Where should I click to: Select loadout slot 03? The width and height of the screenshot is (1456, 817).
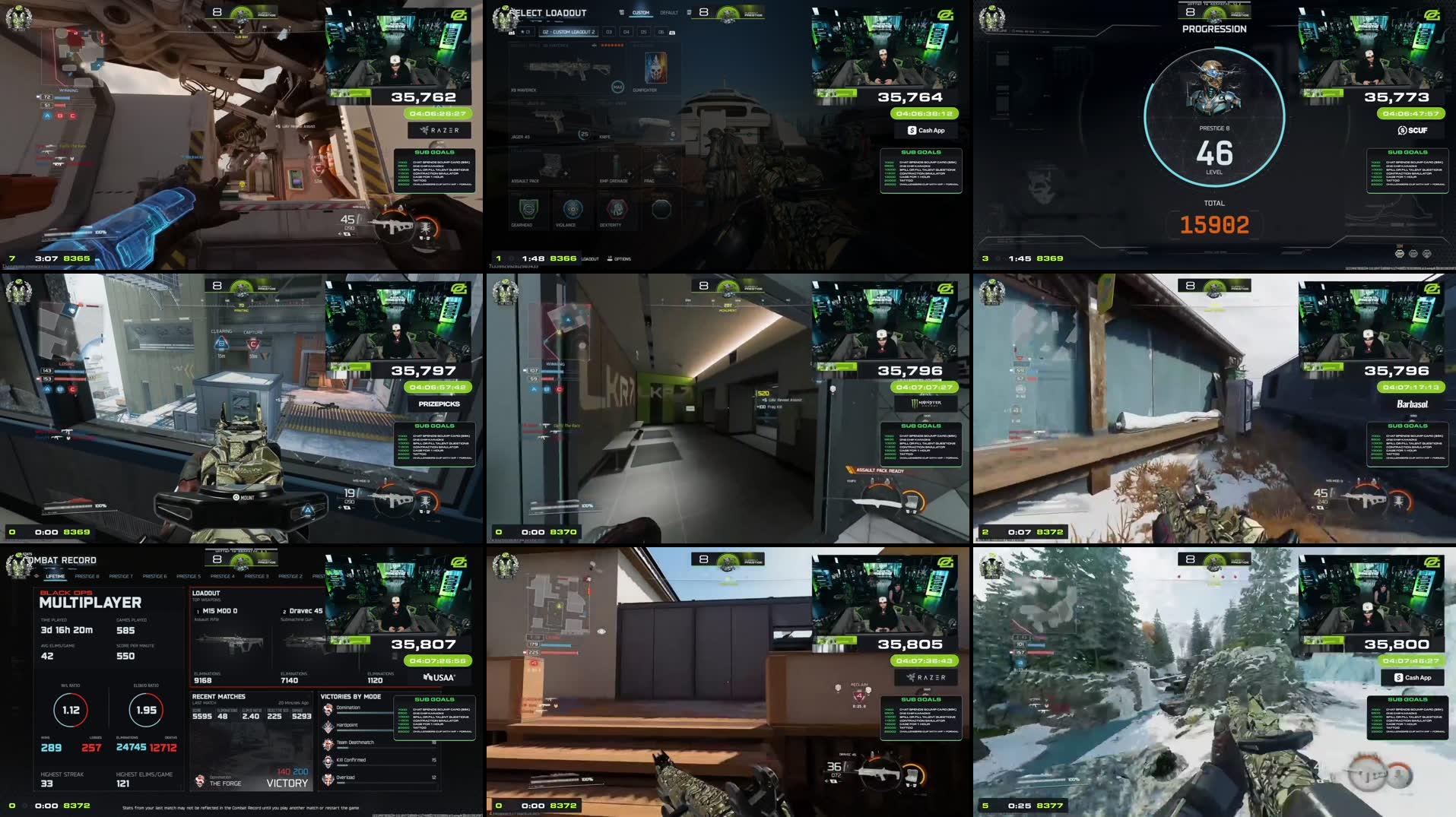coord(610,32)
